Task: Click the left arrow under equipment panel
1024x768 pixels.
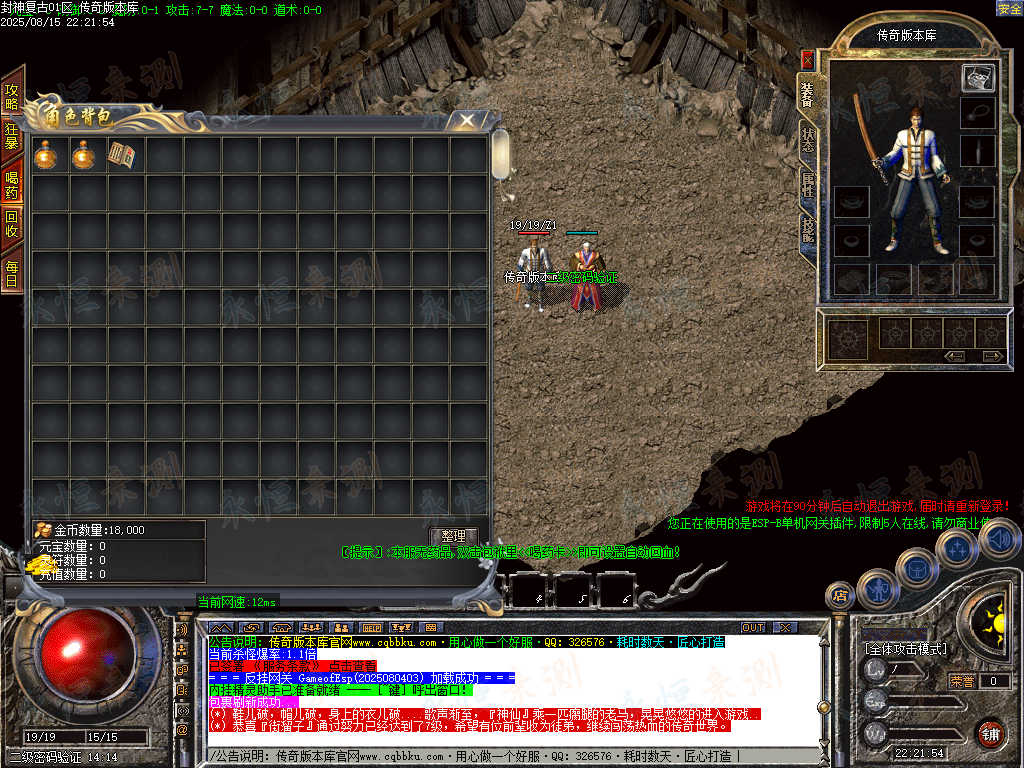Action: 955,355
